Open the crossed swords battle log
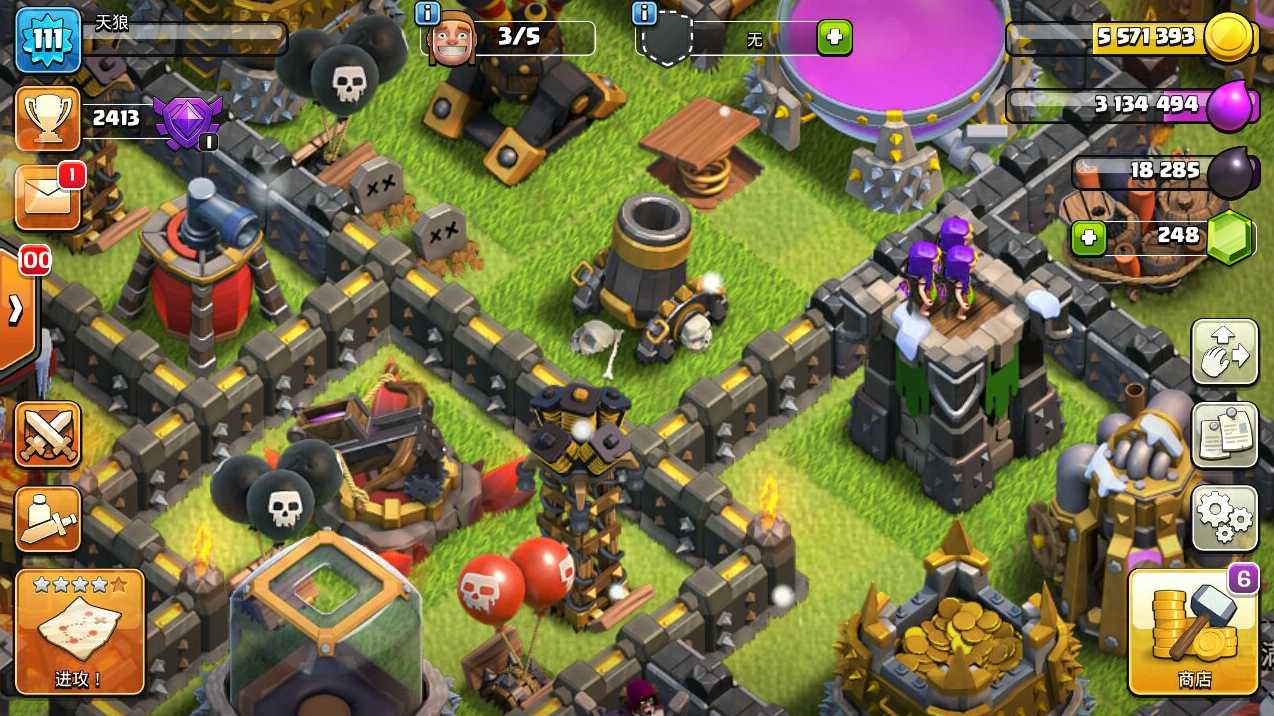The width and height of the screenshot is (1274, 716). [48, 435]
